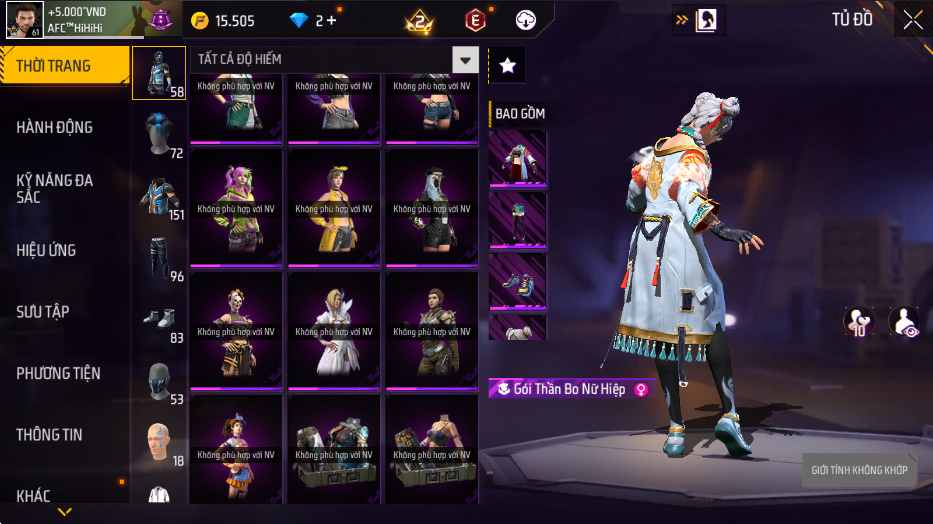This screenshot has height=524, width=933.
Task: Switch to the tops tab showing 151
Action: pyautogui.click(x=159, y=196)
